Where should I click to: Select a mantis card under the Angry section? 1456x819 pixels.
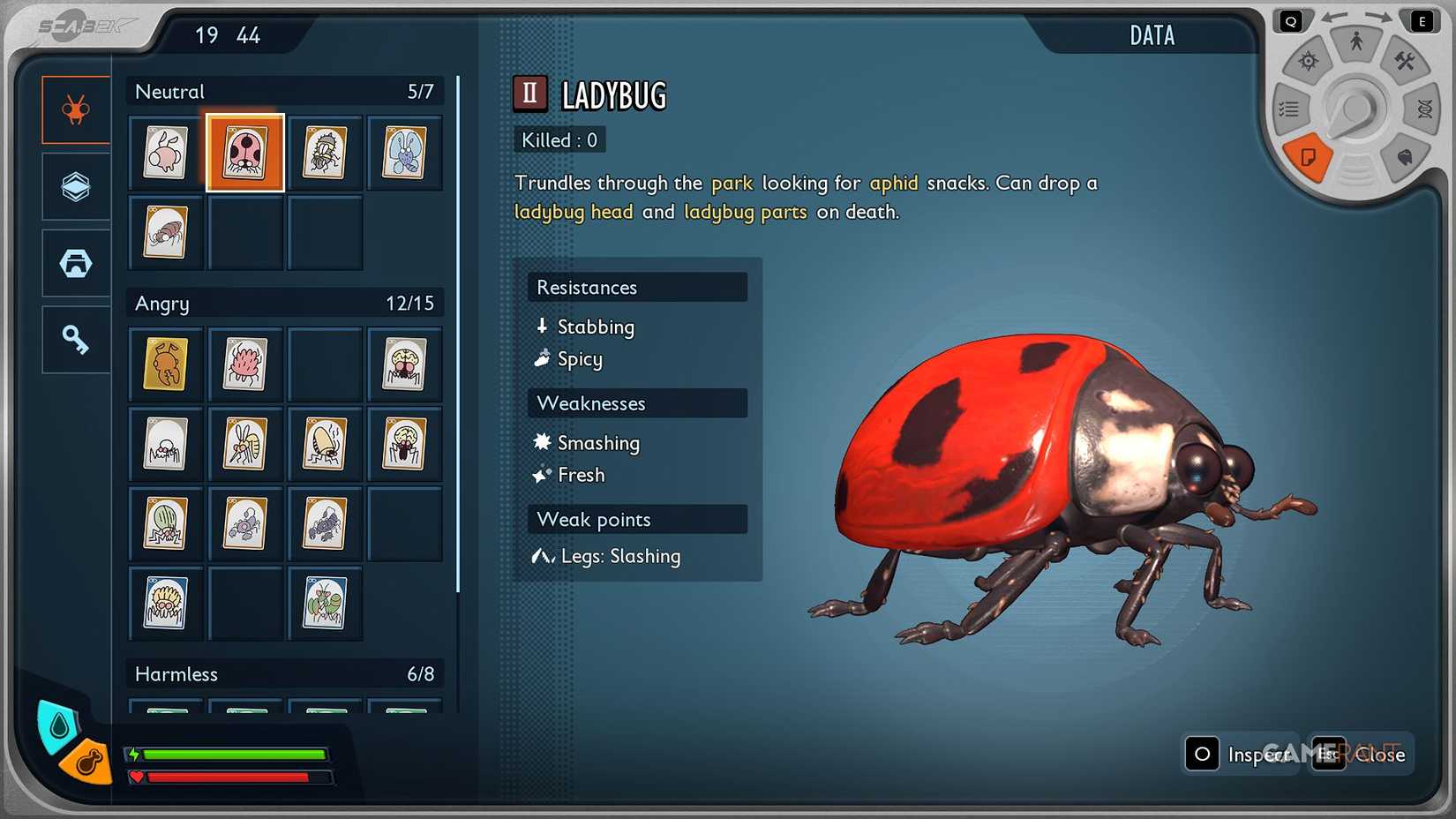[x=325, y=603]
